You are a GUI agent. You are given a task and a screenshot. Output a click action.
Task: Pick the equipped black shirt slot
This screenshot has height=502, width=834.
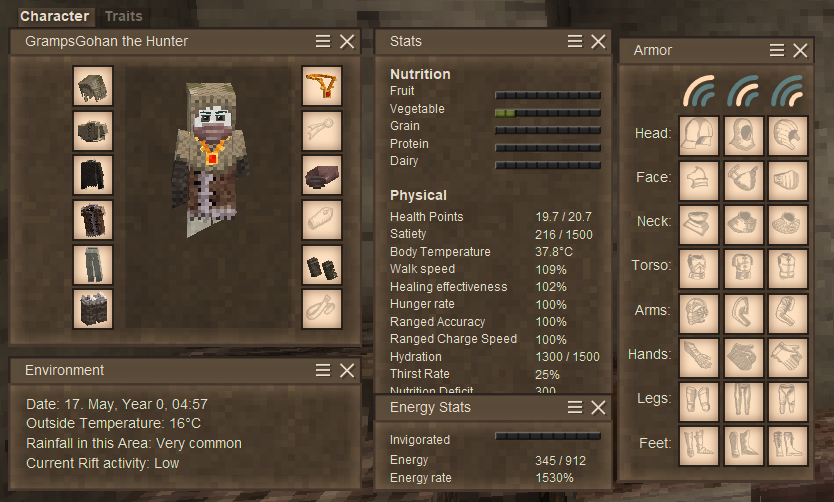tap(93, 175)
